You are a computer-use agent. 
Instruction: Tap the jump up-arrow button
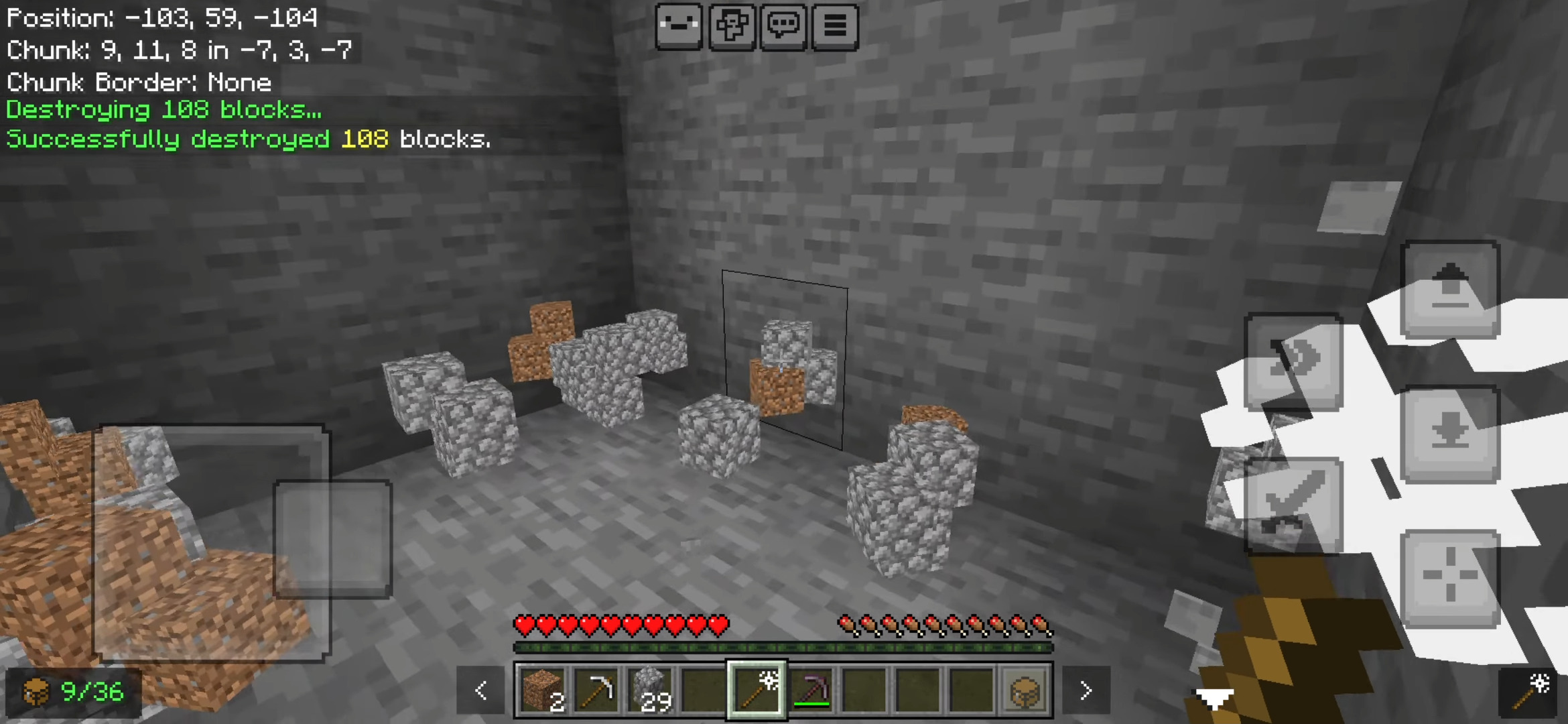pos(1450,289)
